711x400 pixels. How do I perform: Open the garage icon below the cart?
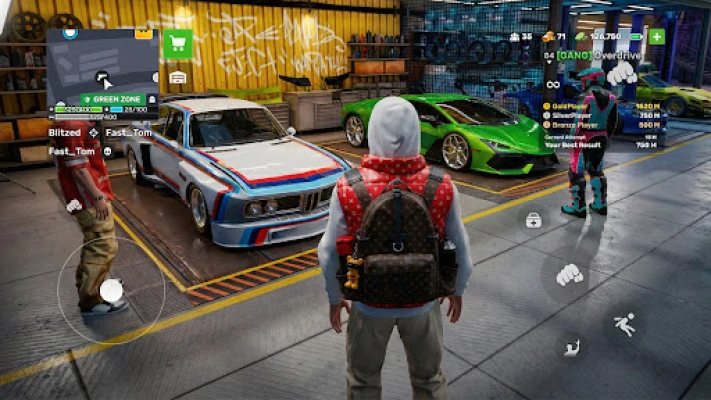[178, 77]
